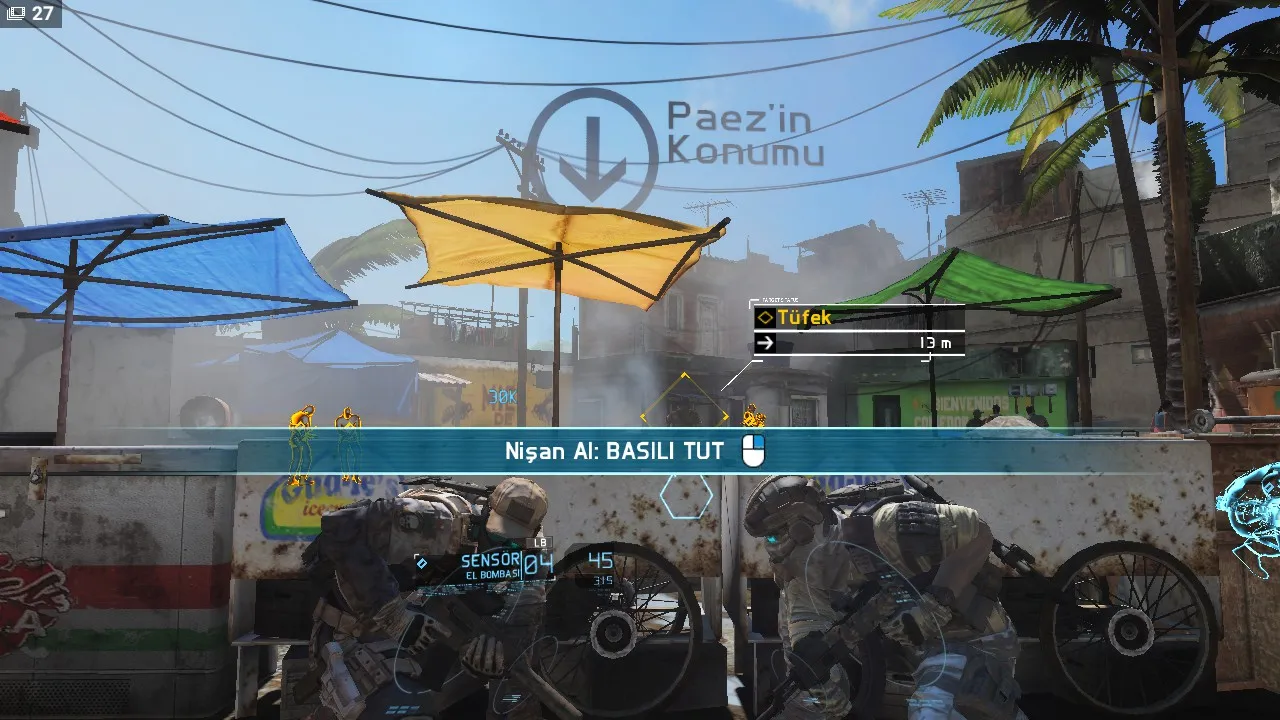Image resolution: width=1280 pixels, height=720 pixels.
Task: Select the Tüfek target info tag
Action: coord(858,318)
